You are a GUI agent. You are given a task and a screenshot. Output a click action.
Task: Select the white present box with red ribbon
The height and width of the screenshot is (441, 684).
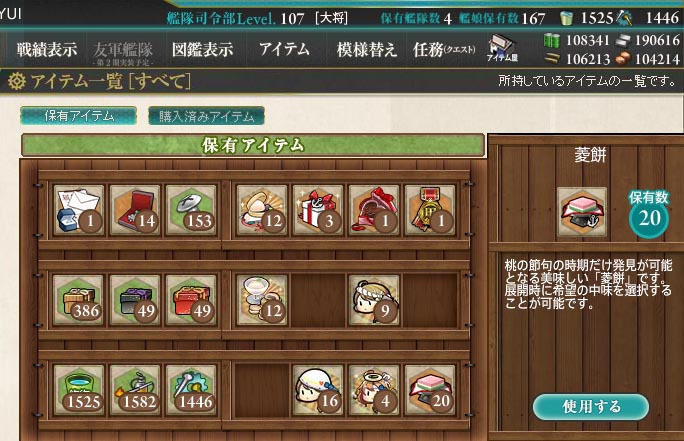click(x=318, y=209)
